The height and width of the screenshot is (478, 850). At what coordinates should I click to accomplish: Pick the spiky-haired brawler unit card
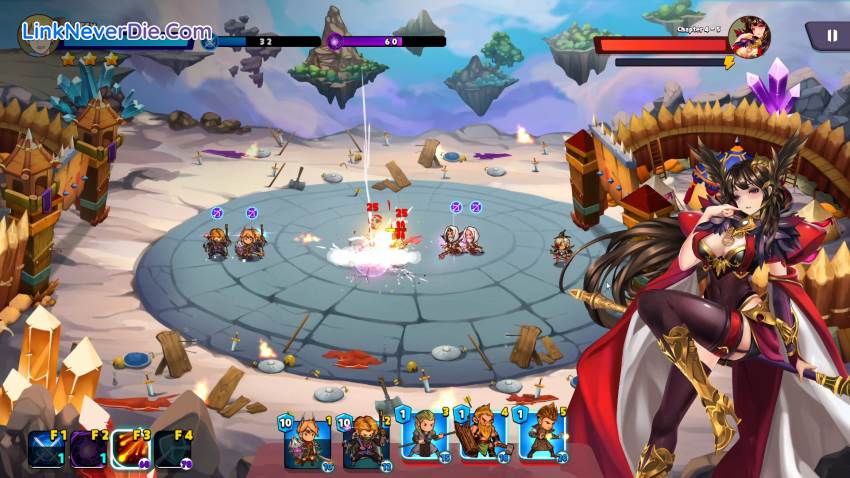coord(541,434)
